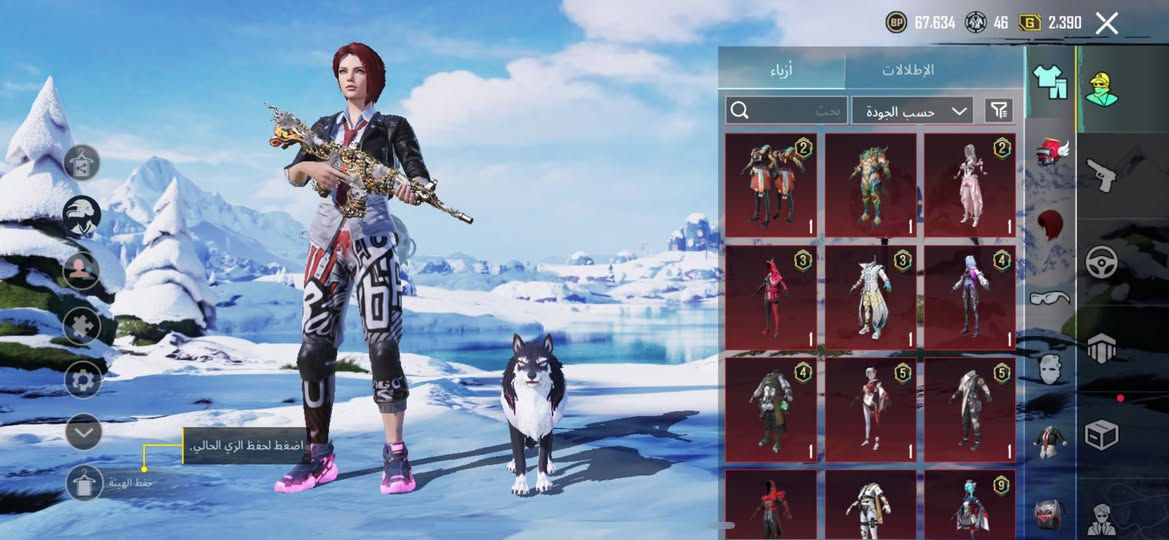The image size is (1169, 540).
Task: Open the red hair category
Action: (x=1050, y=224)
